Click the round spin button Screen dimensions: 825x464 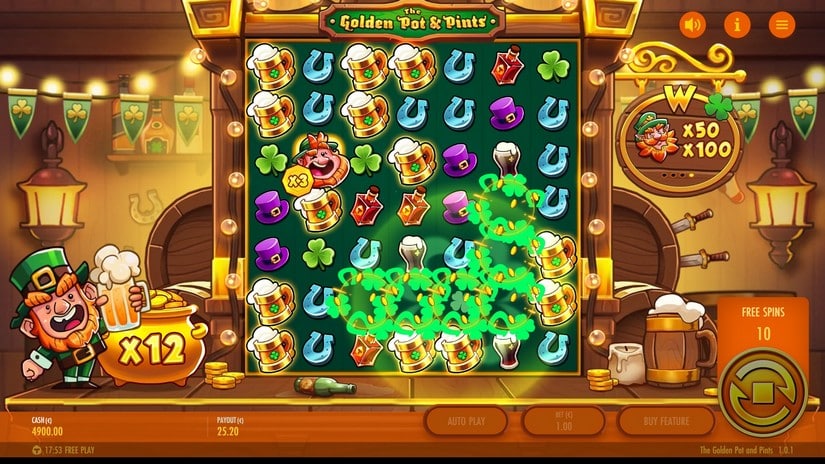[x=763, y=390]
